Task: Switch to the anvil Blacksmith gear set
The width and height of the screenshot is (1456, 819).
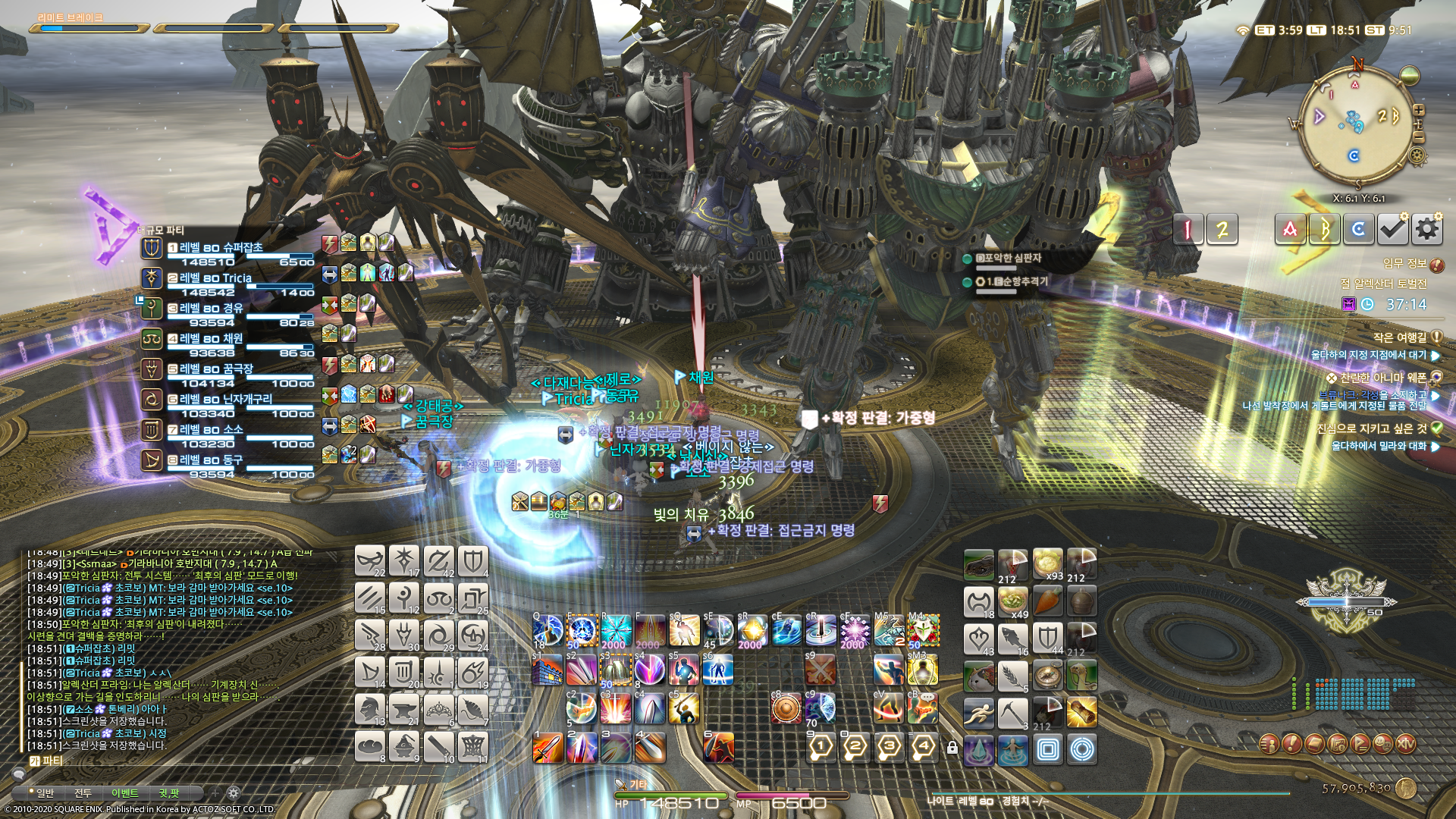Action: pos(404,711)
